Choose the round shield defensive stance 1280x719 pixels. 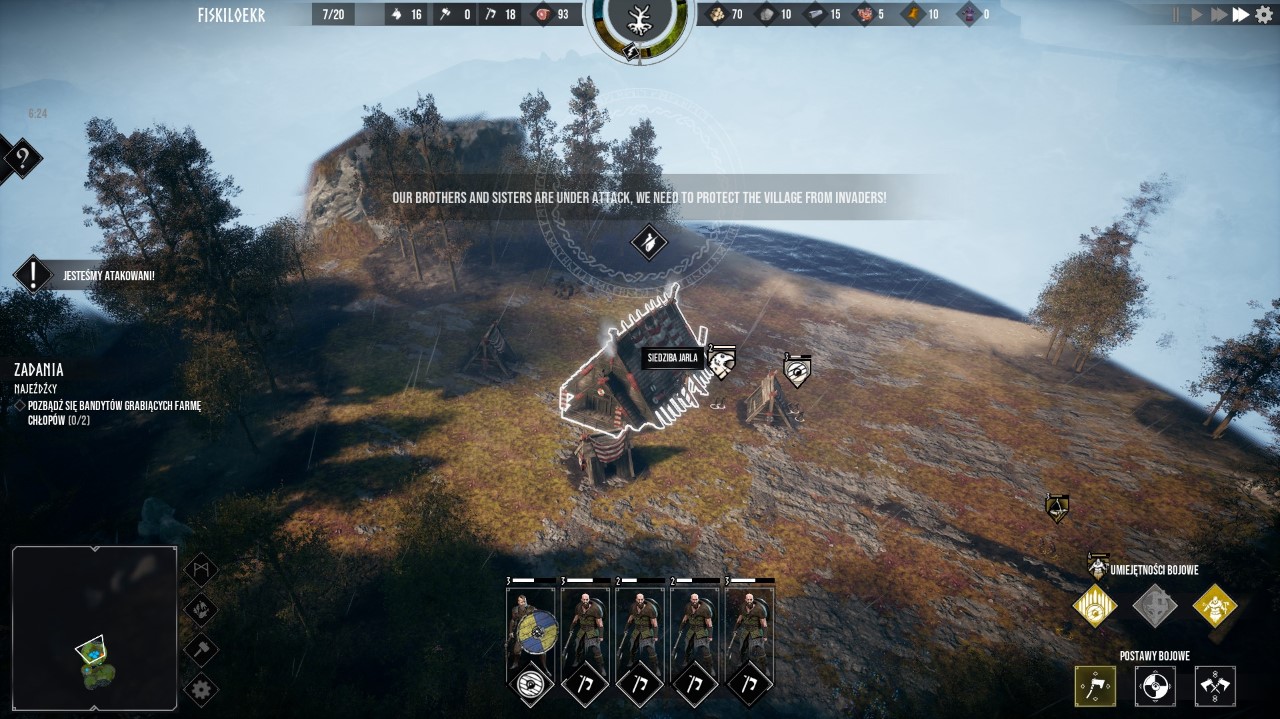click(1155, 687)
